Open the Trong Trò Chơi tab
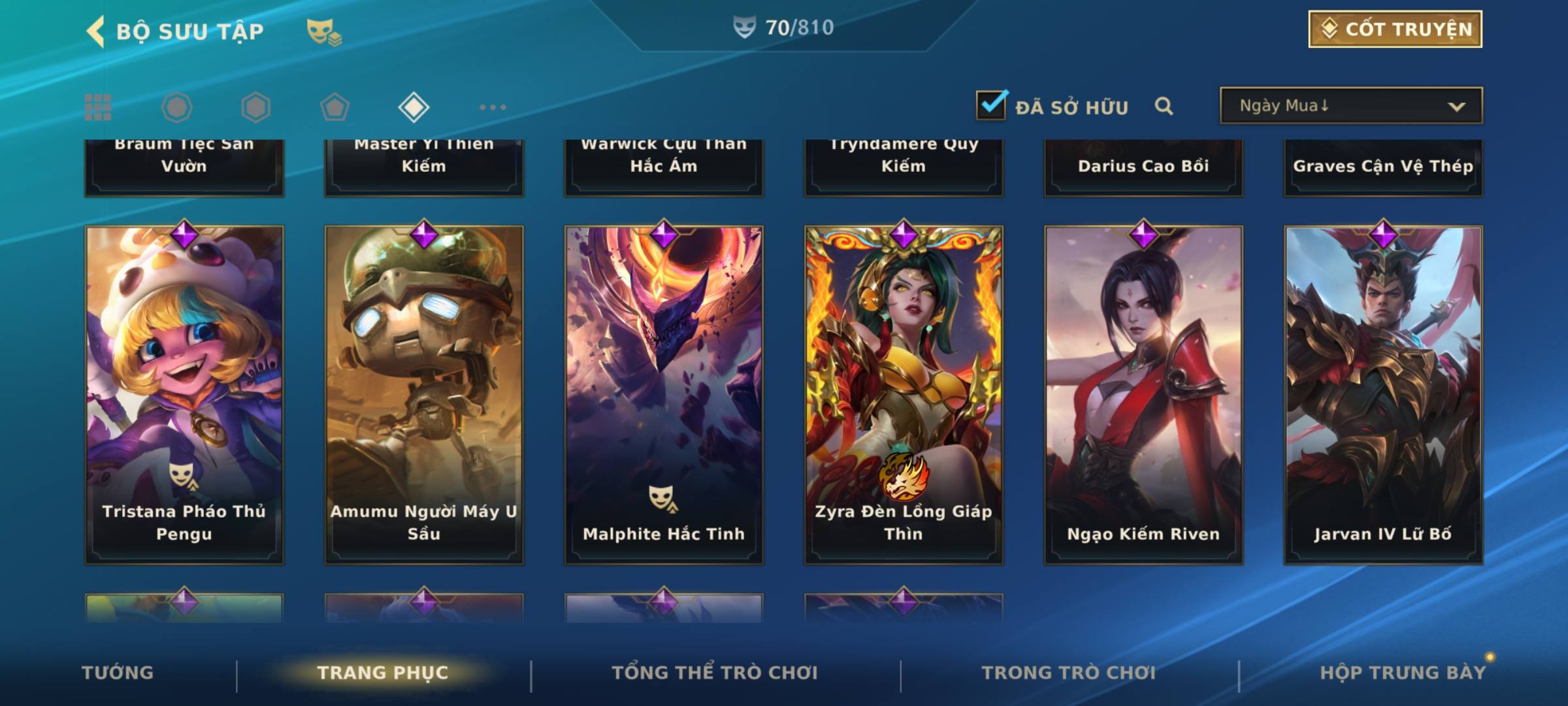The image size is (1568, 706). tap(1069, 673)
